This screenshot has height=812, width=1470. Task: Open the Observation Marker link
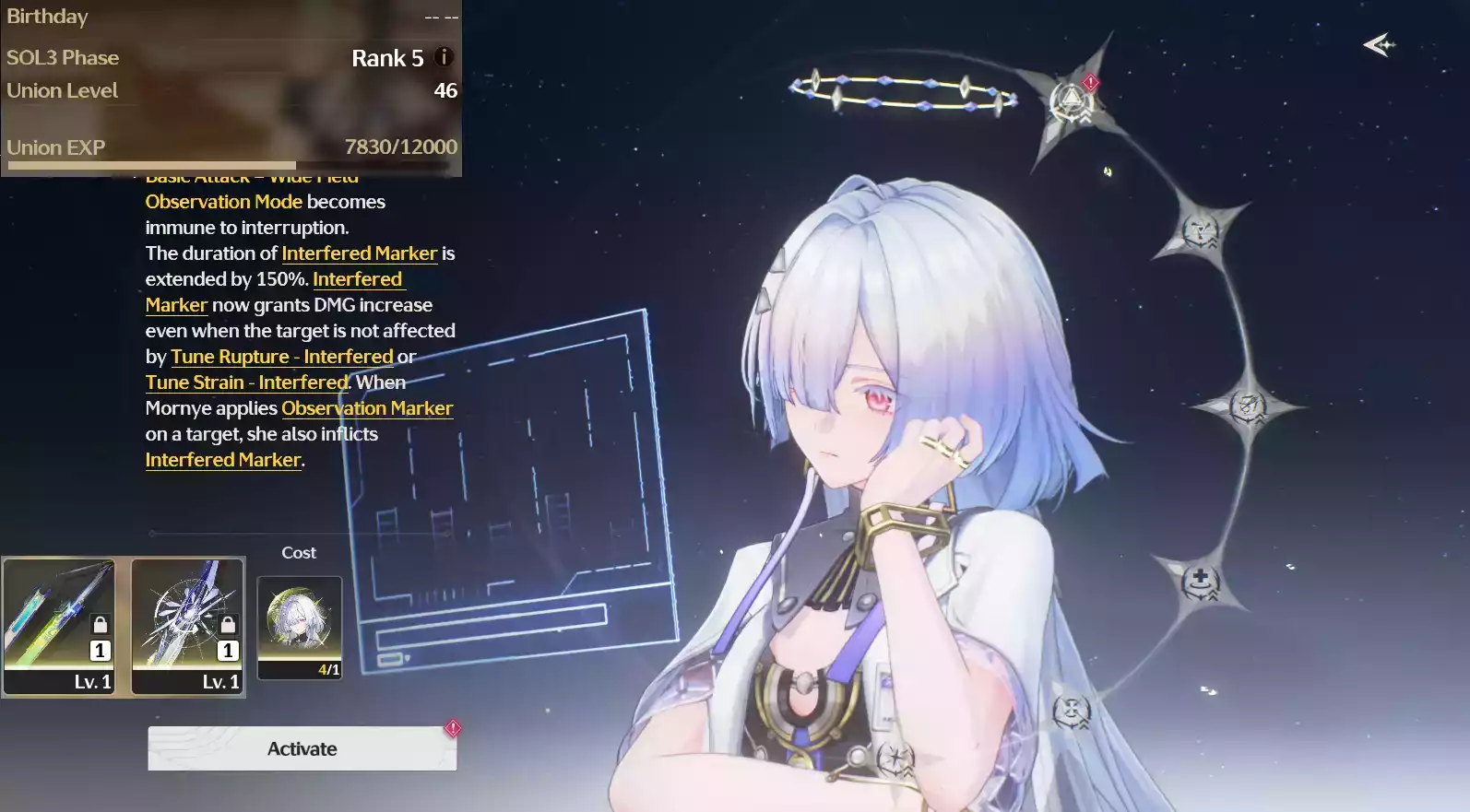(x=367, y=408)
